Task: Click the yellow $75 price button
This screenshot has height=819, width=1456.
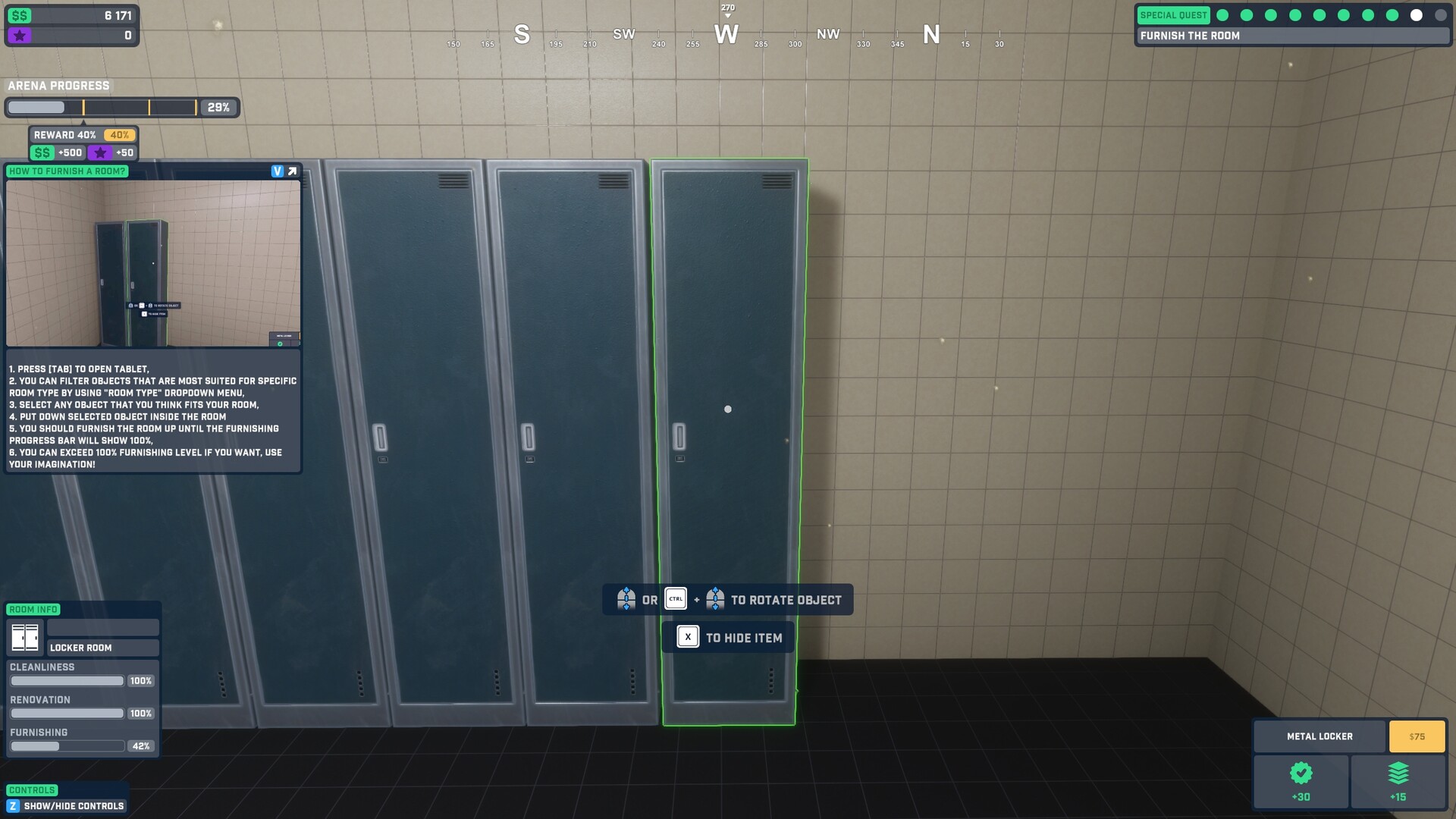Action: tap(1417, 736)
